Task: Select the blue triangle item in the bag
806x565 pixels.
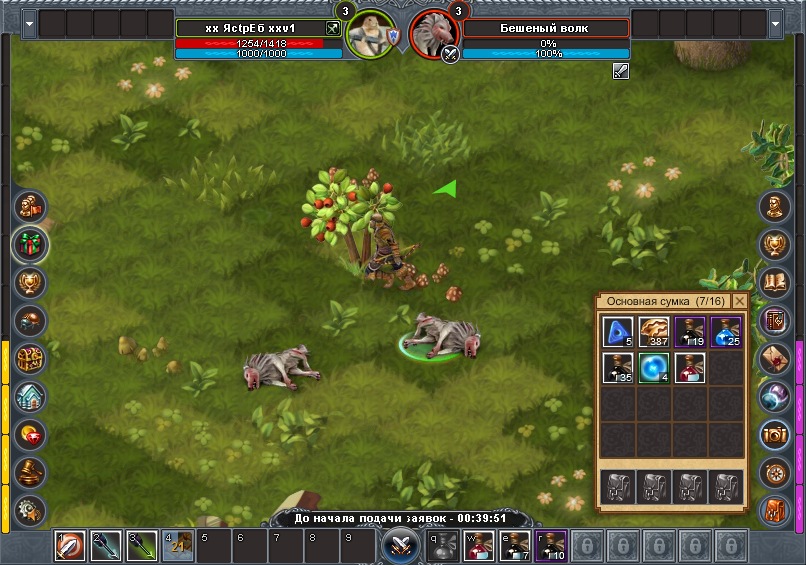Action: click(618, 331)
